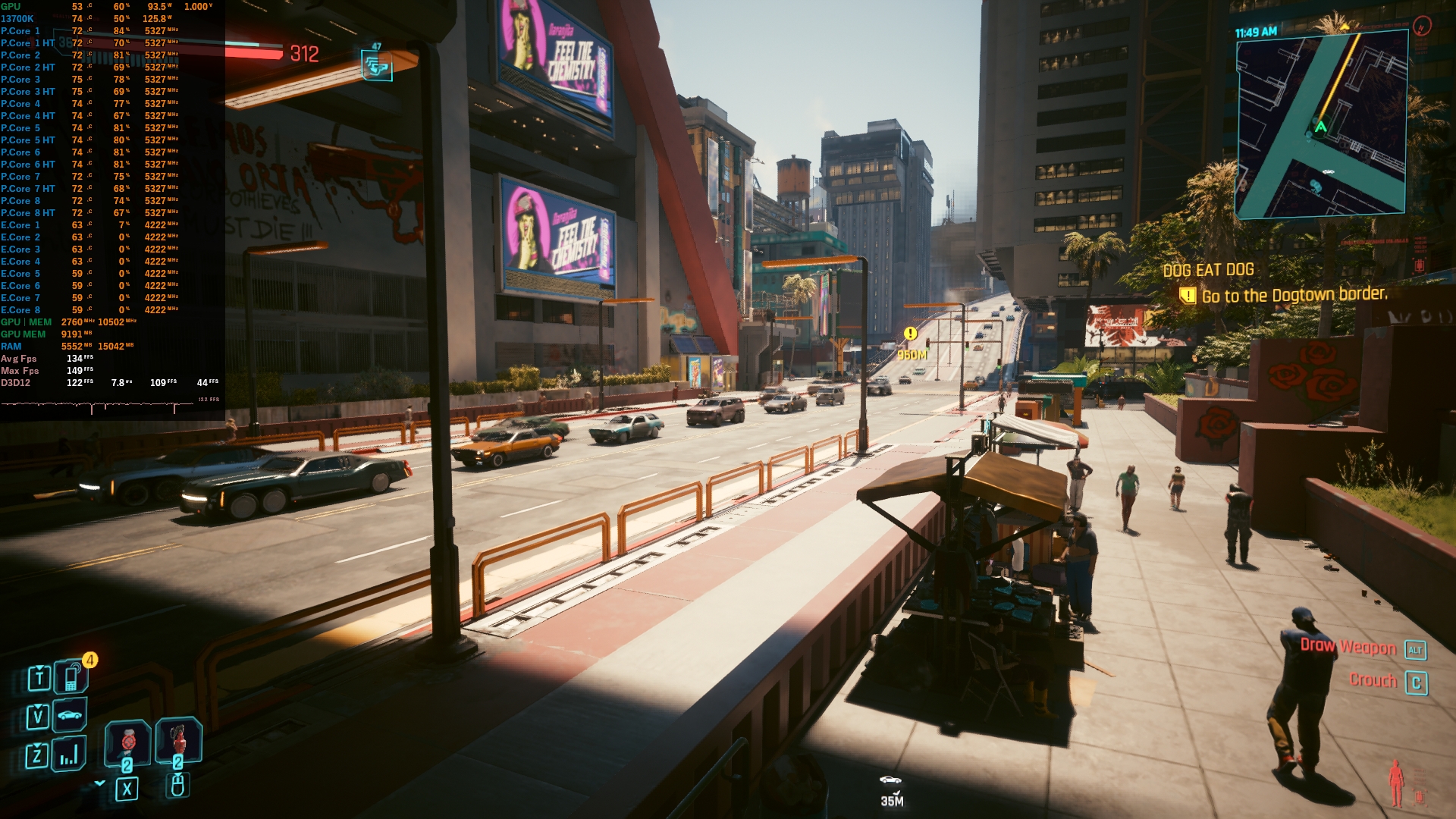The width and height of the screenshot is (1456, 819).
Task: Click the vehicle marker showing 35M
Action: point(891,780)
